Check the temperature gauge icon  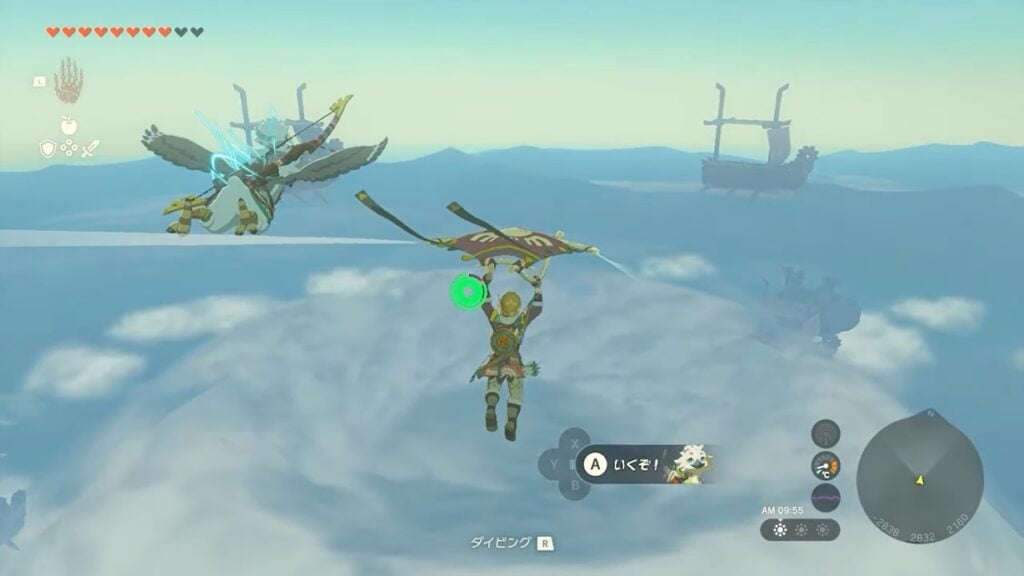(x=825, y=465)
